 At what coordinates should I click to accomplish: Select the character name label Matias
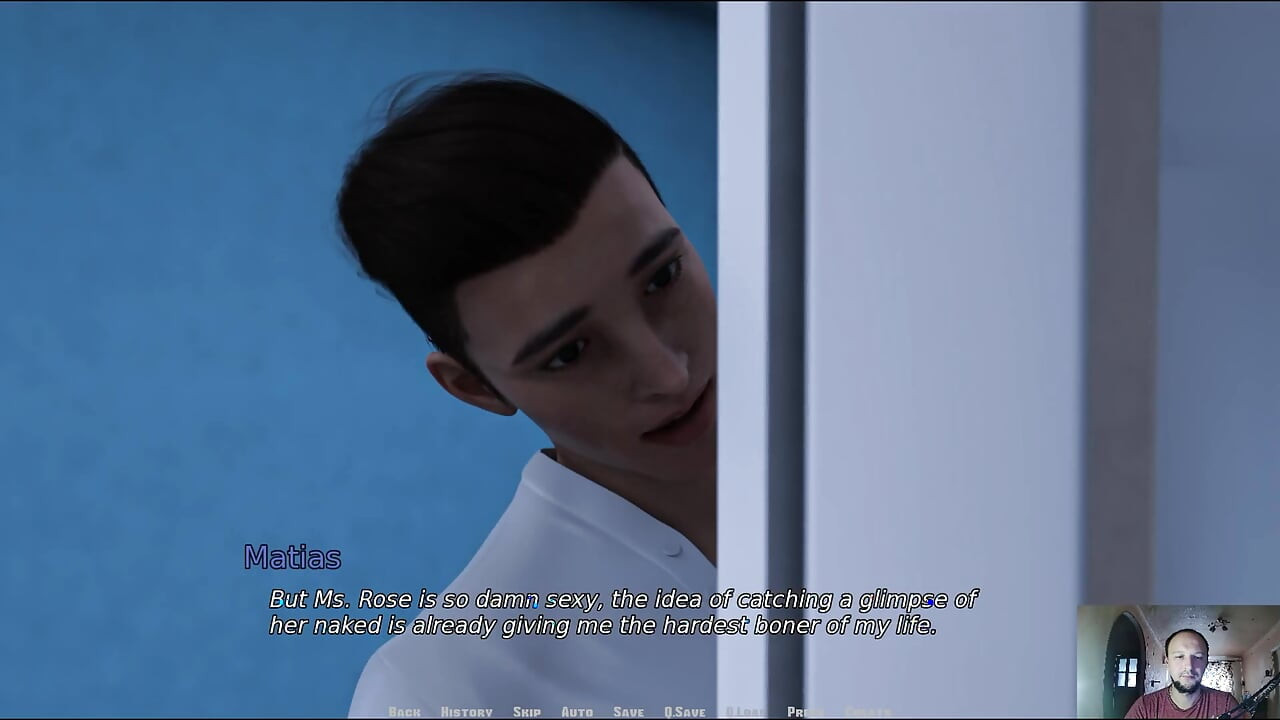tap(291, 558)
